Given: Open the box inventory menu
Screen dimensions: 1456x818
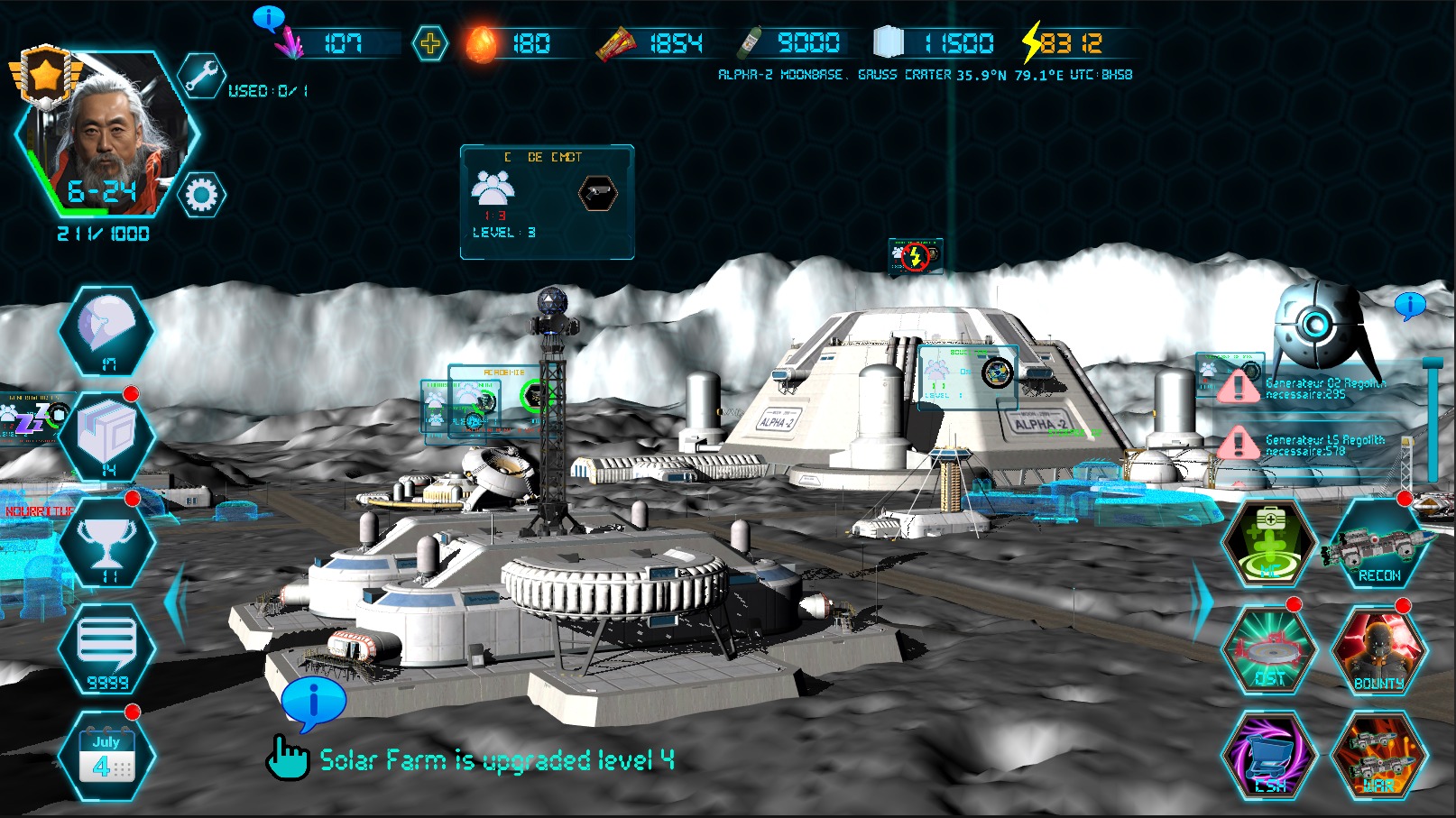Looking at the screenshot, I should click(x=107, y=437).
